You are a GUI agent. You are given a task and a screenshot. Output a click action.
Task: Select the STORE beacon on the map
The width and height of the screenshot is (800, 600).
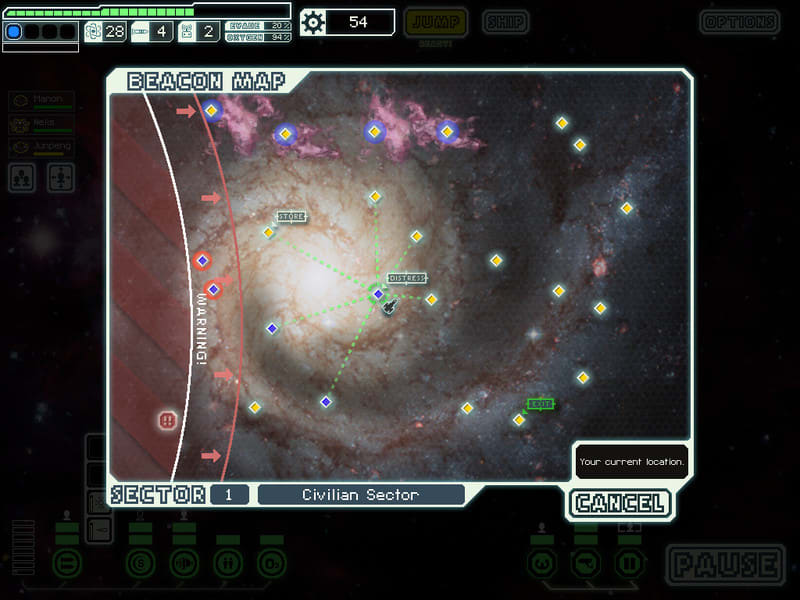click(x=268, y=232)
